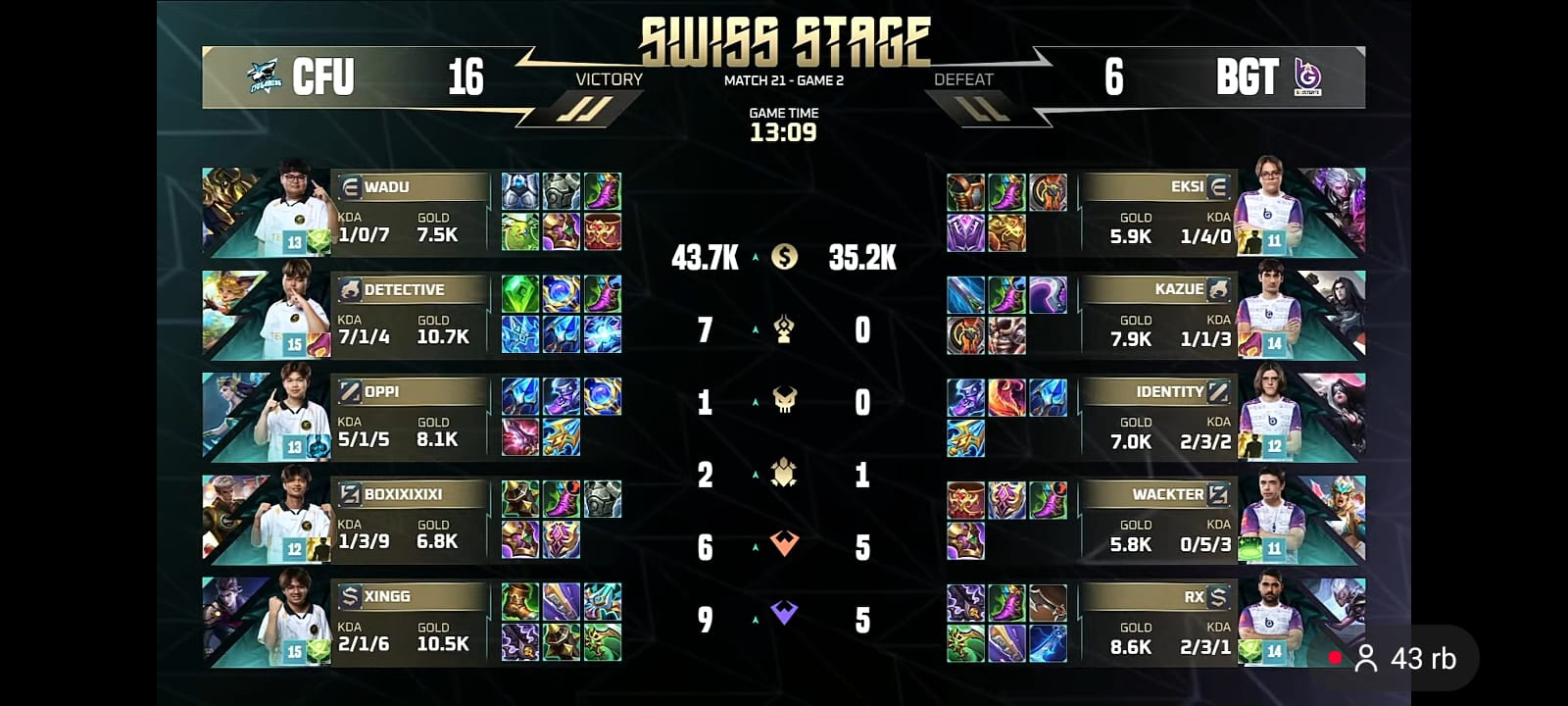Click the DEFEAT banner near BGT
The height and width of the screenshot is (706, 1568).
click(965, 80)
